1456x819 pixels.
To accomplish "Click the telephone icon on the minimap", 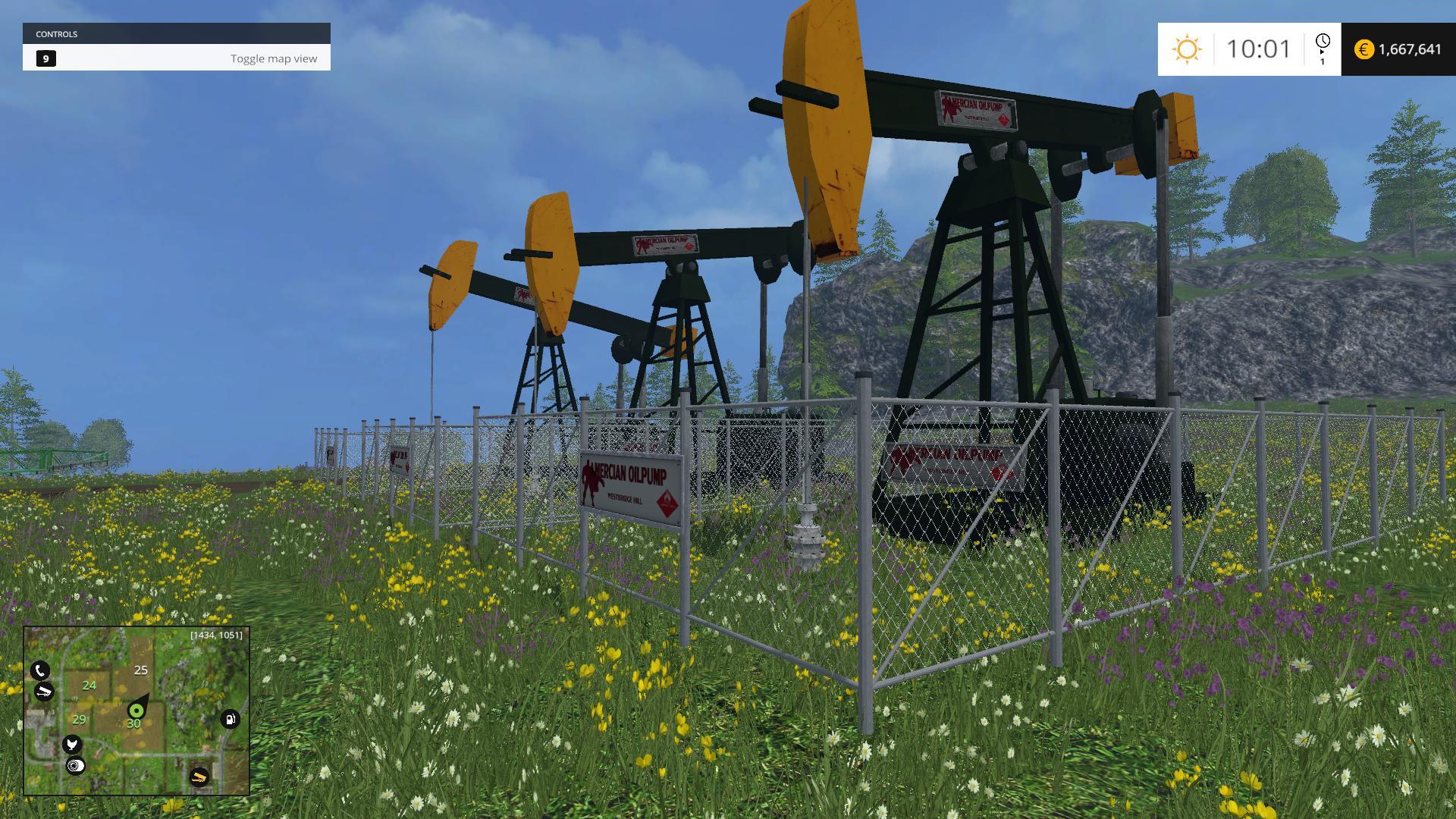I will [x=40, y=670].
